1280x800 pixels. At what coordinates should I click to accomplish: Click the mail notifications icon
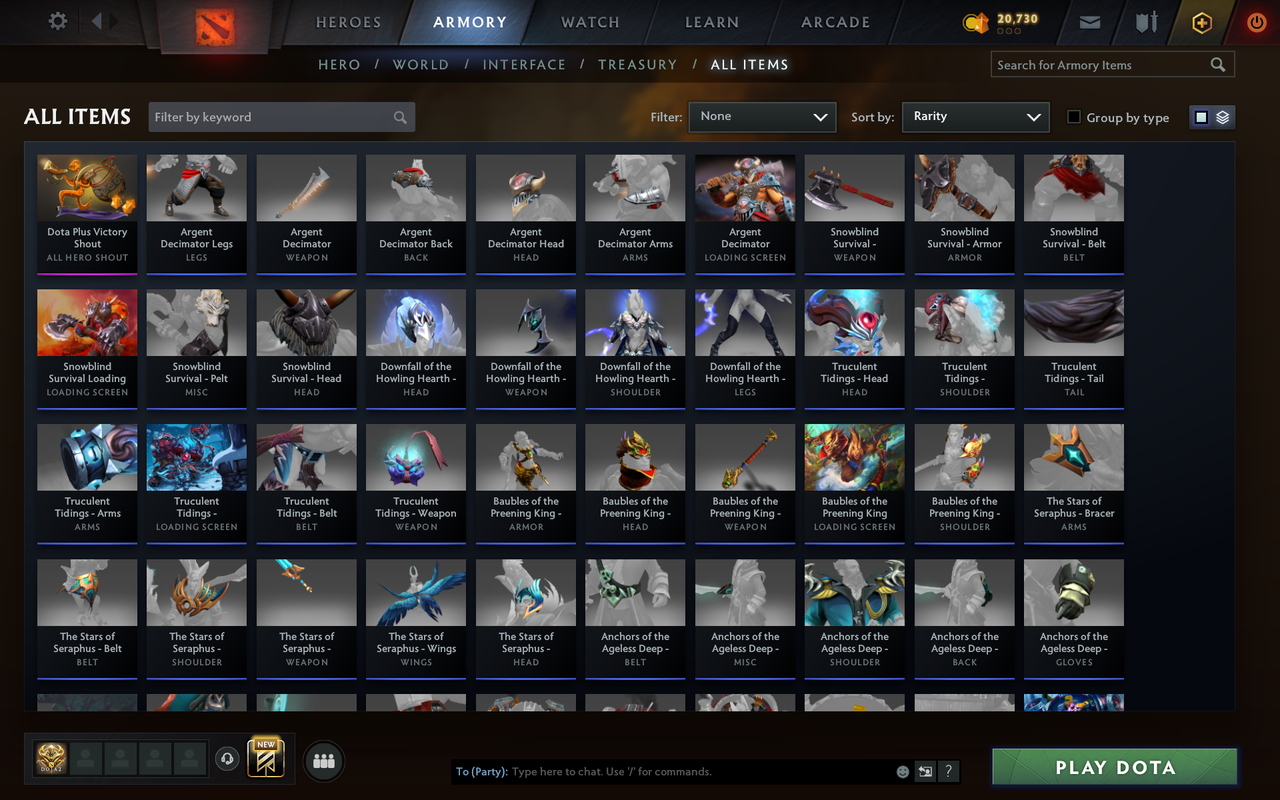[1089, 21]
